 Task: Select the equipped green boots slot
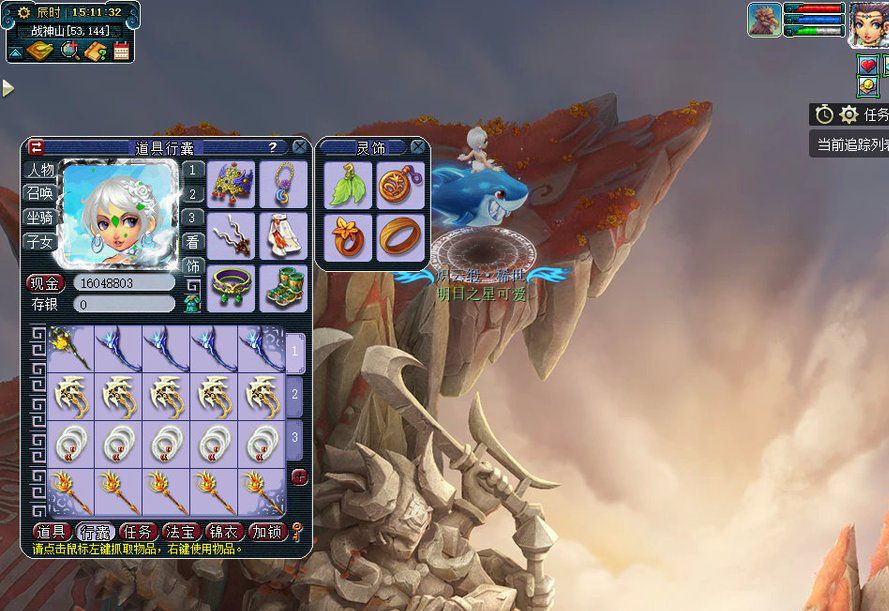(284, 288)
